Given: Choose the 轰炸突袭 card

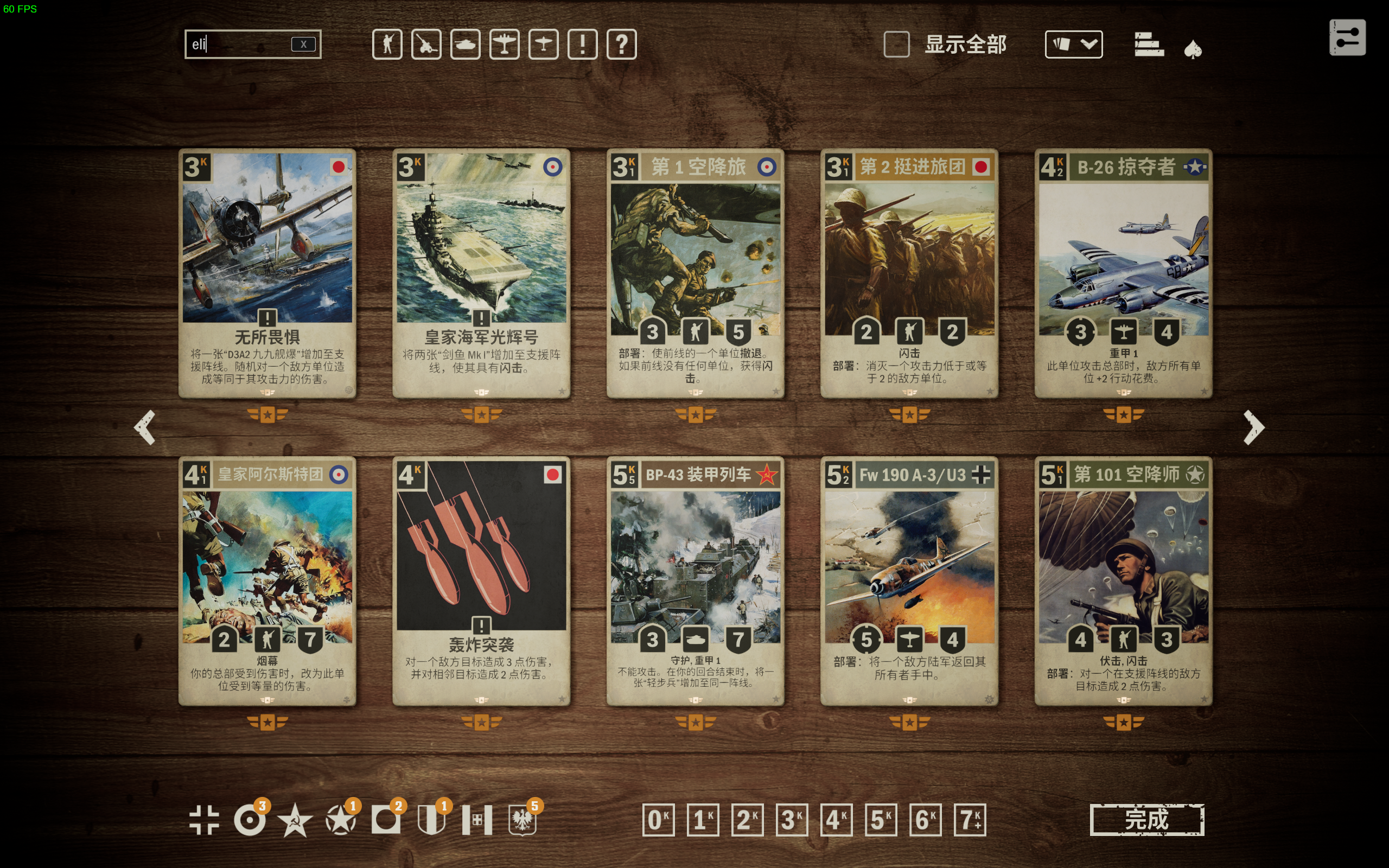Looking at the screenshot, I should [481, 581].
